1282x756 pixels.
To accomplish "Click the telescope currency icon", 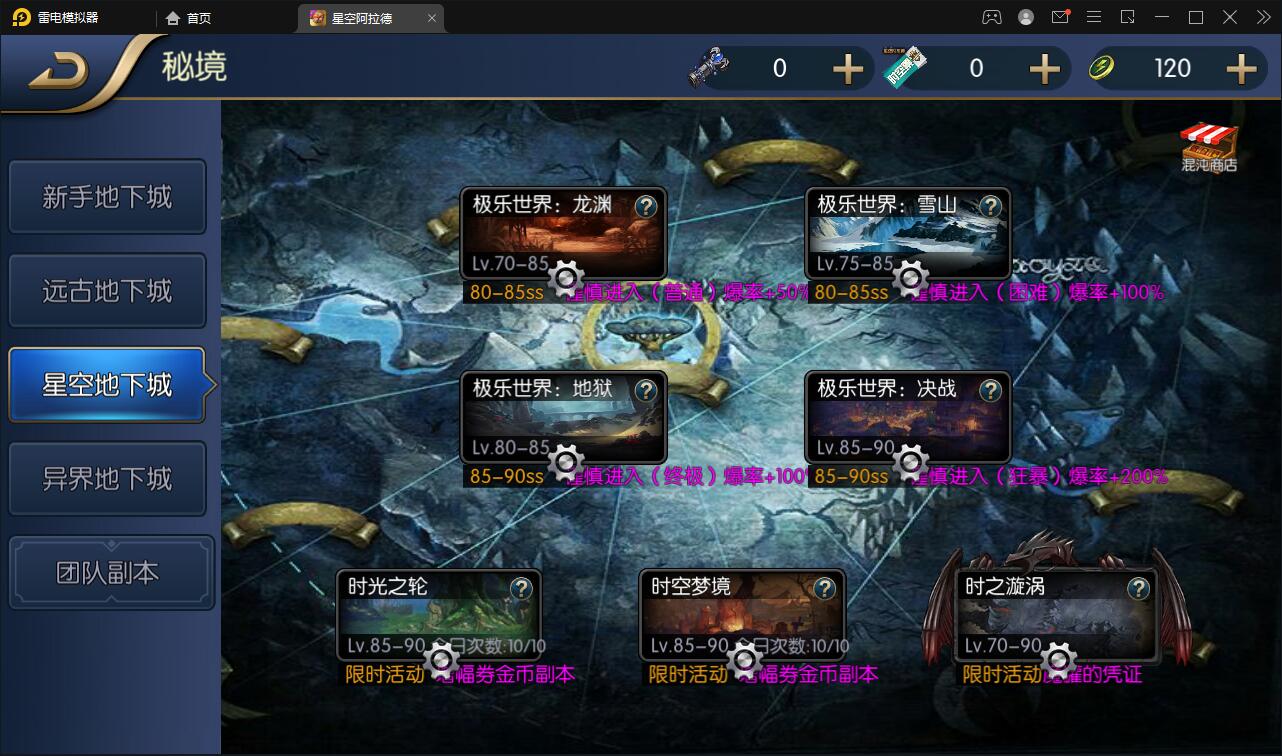I will click(x=710, y=68).
